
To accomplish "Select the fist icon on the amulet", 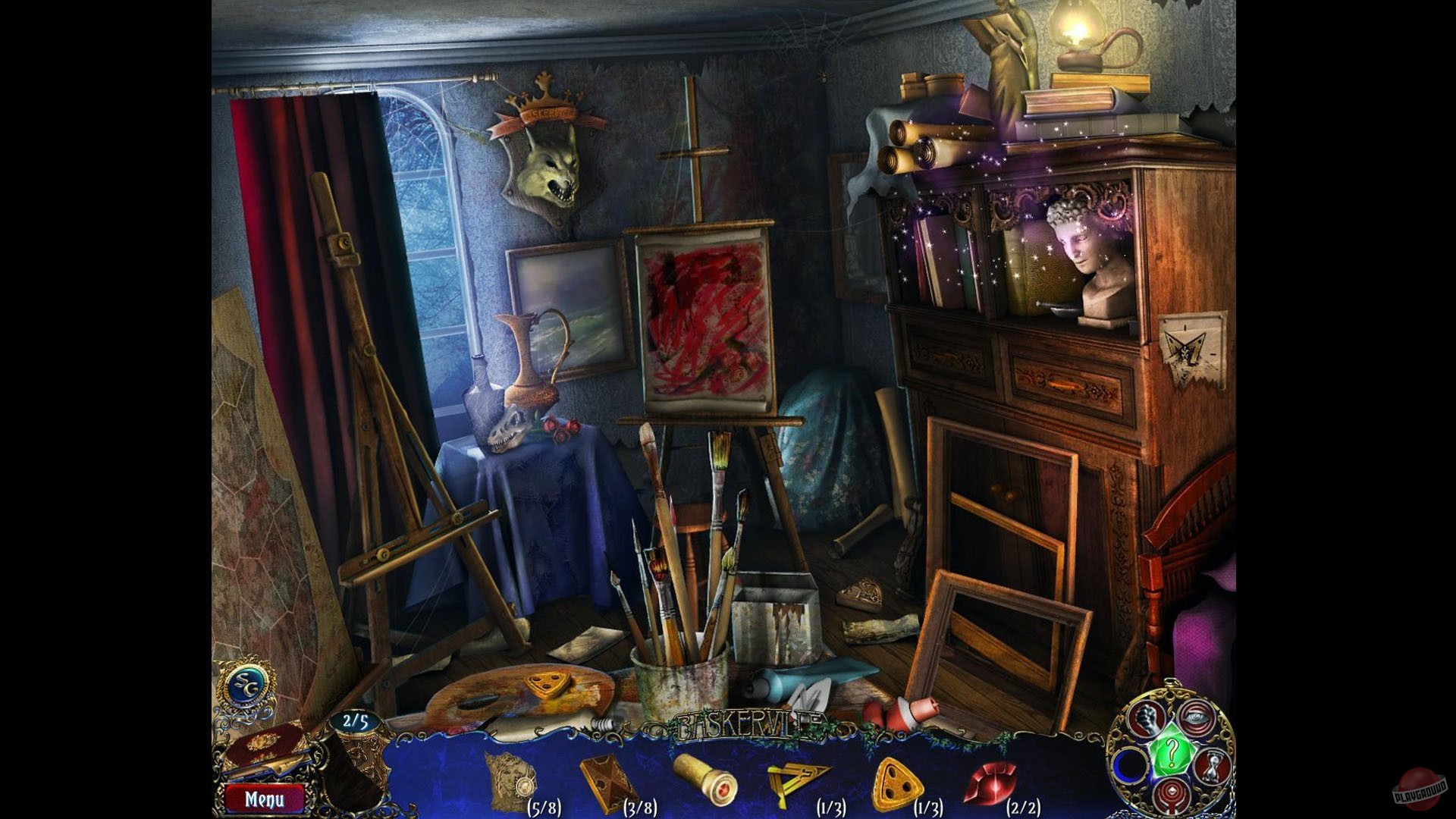I will tap(1148, 720).
